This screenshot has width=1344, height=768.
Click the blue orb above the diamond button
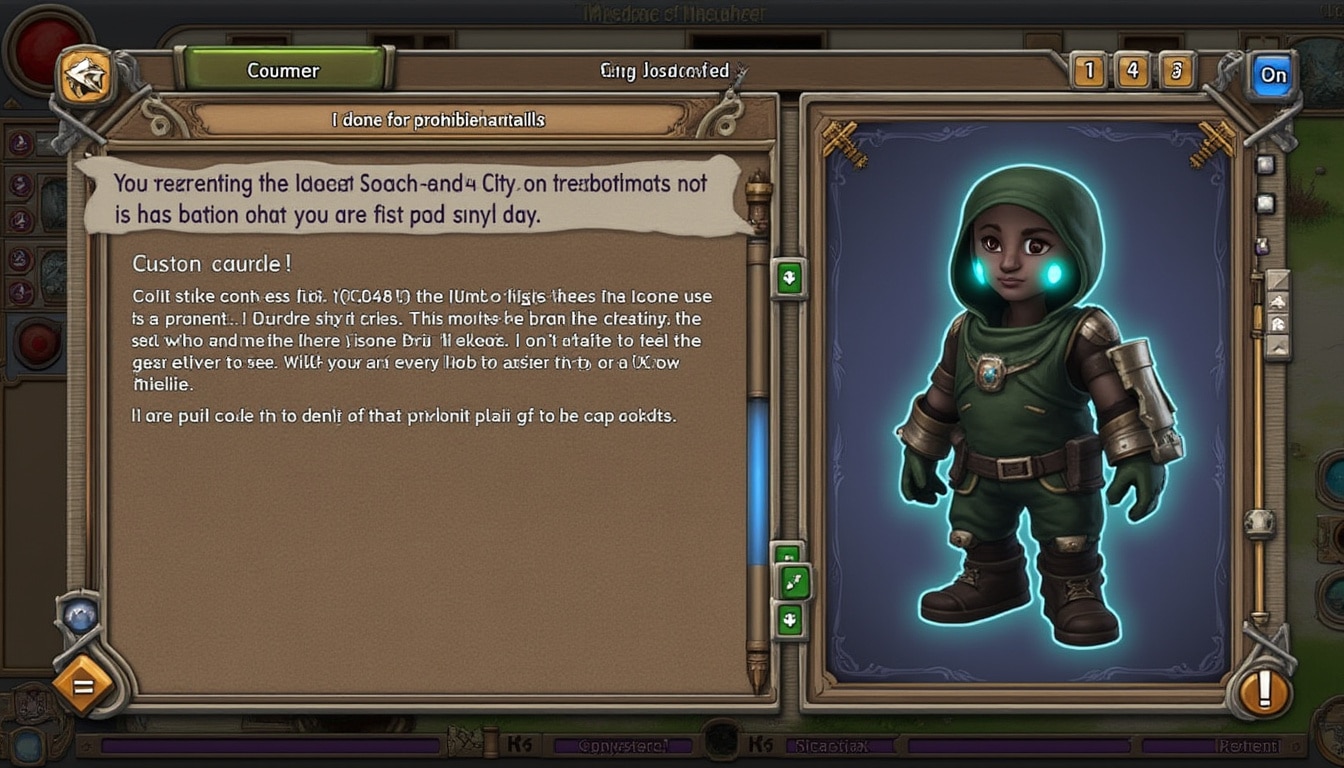point(80,615)
